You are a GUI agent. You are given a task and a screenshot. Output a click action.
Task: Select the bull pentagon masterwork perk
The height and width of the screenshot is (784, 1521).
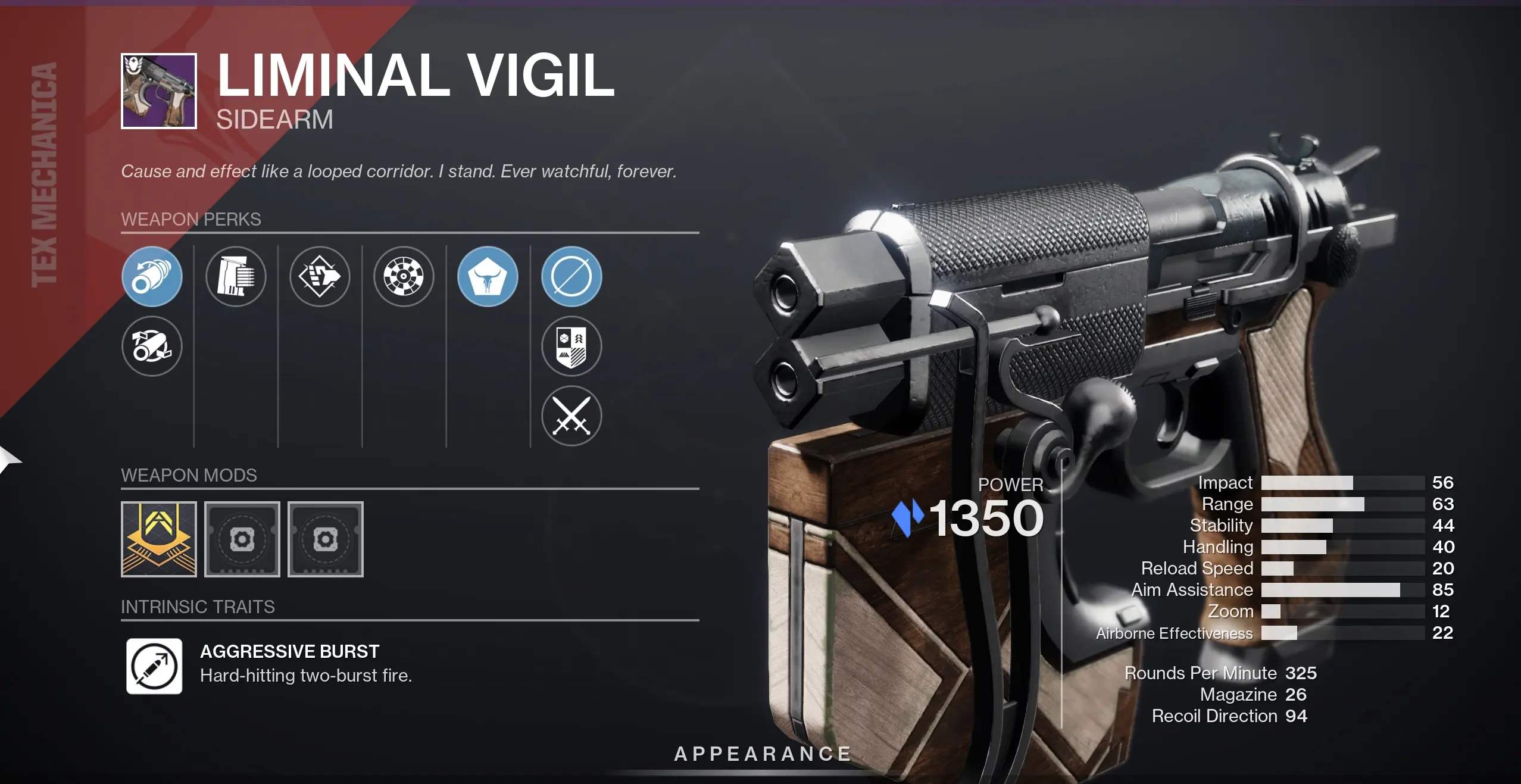pos(489,277)
